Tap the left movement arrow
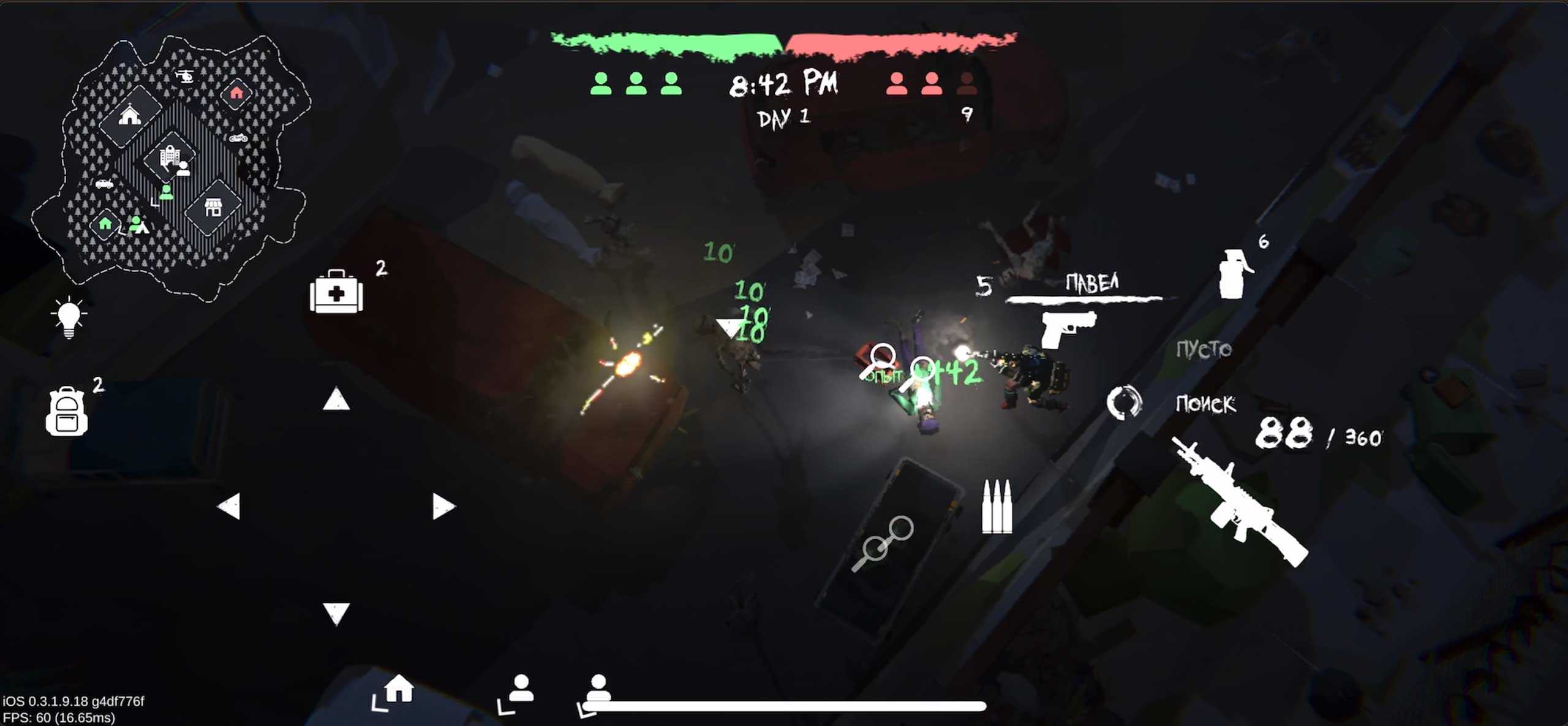The width and height of the screenshot is (1568, 726). (x=229, y=507)
